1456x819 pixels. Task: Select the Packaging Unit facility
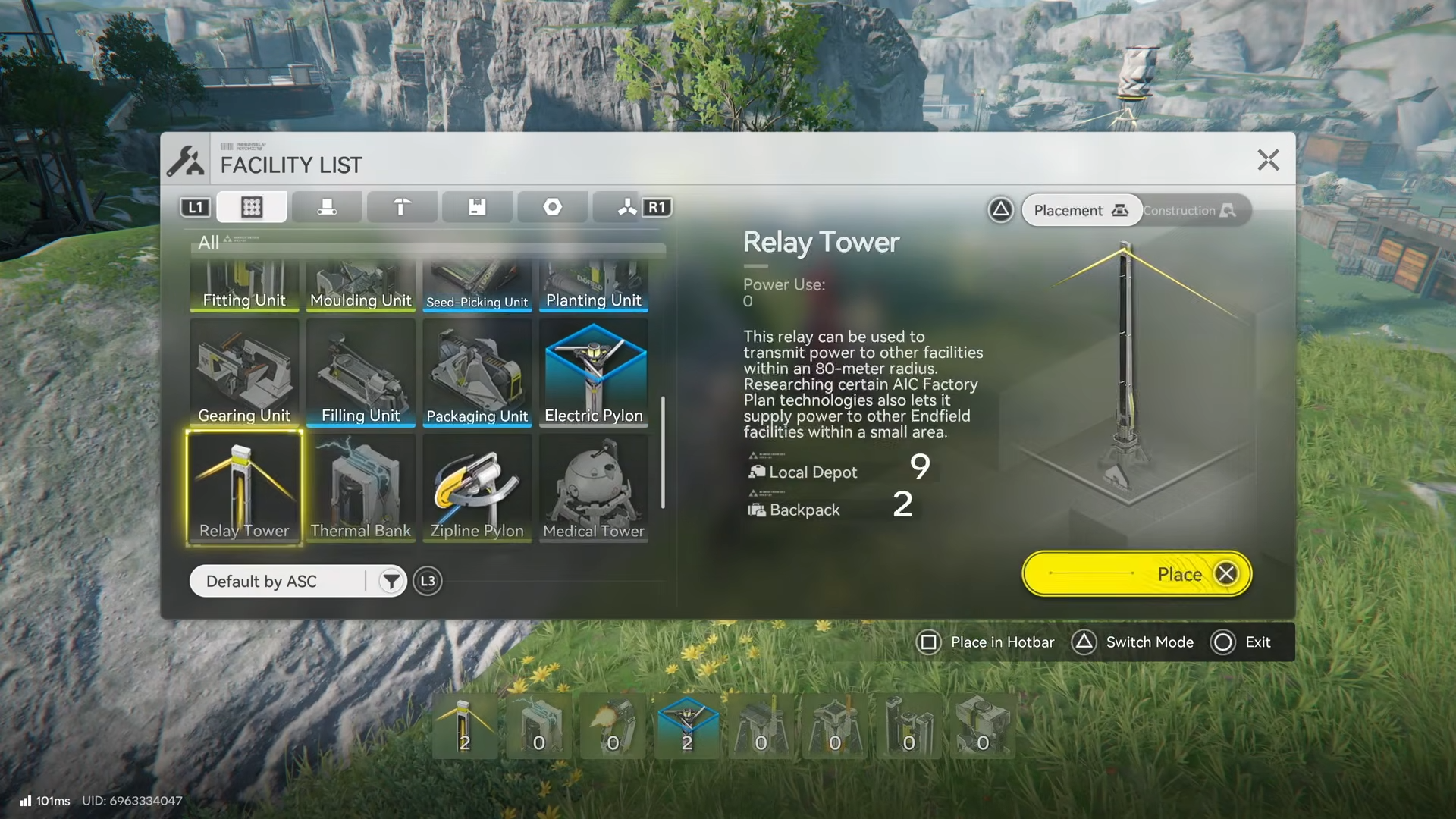tap(477, 373)
